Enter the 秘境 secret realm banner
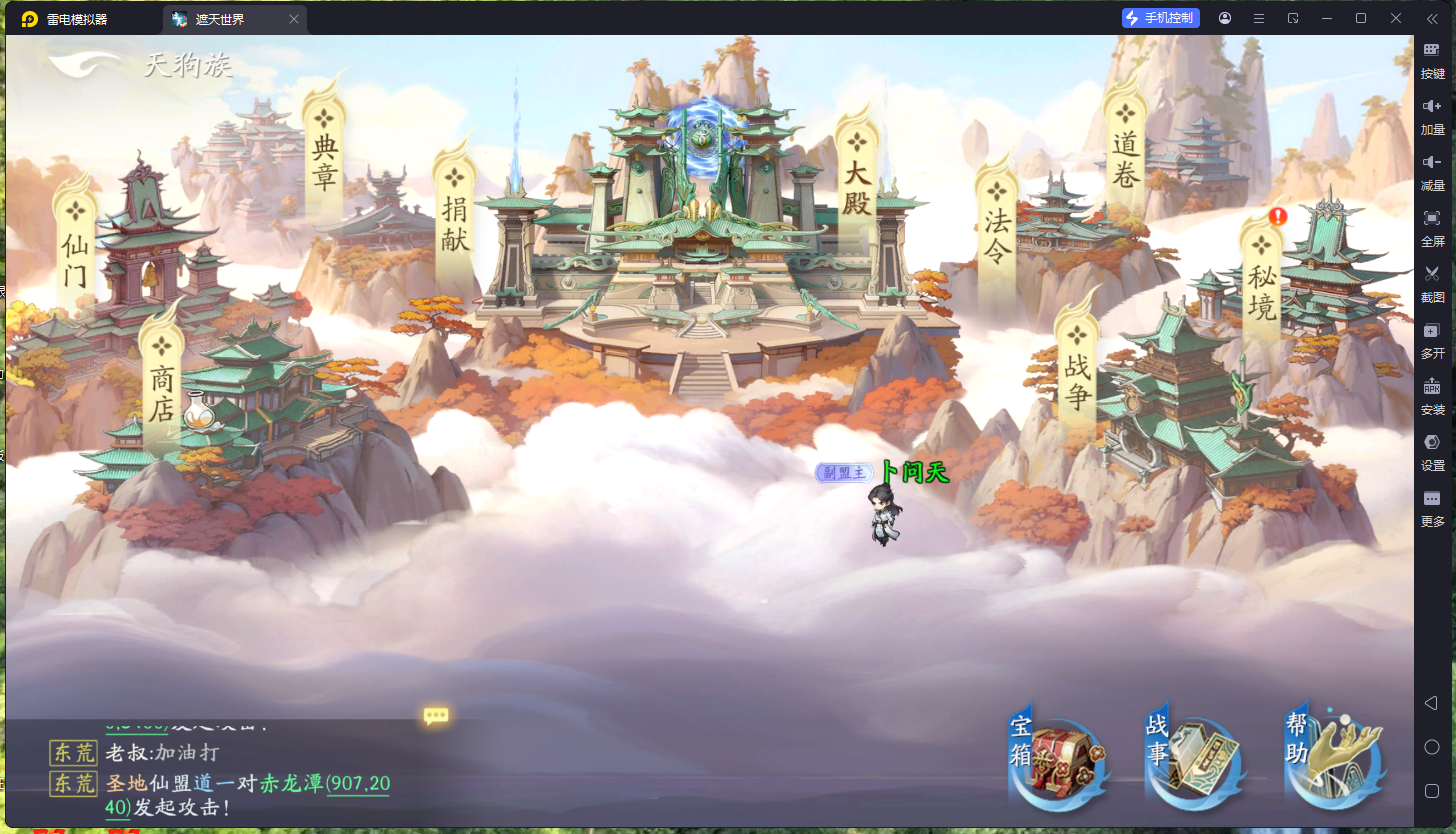This screenshot has height=834, width=1456. [x=1262, y=281]
